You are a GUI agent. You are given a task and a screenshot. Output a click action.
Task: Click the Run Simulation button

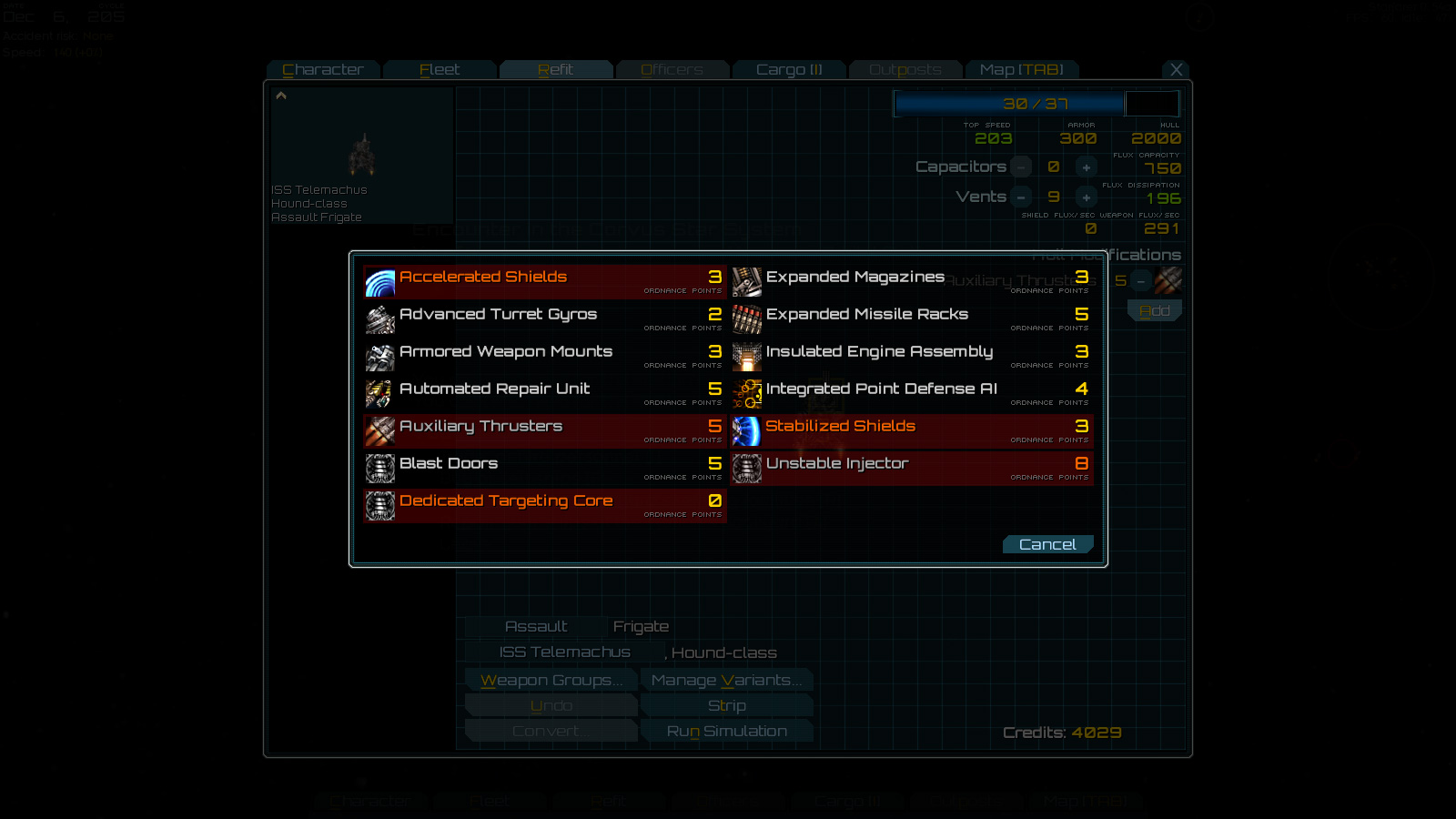click(x=727, y=730)
